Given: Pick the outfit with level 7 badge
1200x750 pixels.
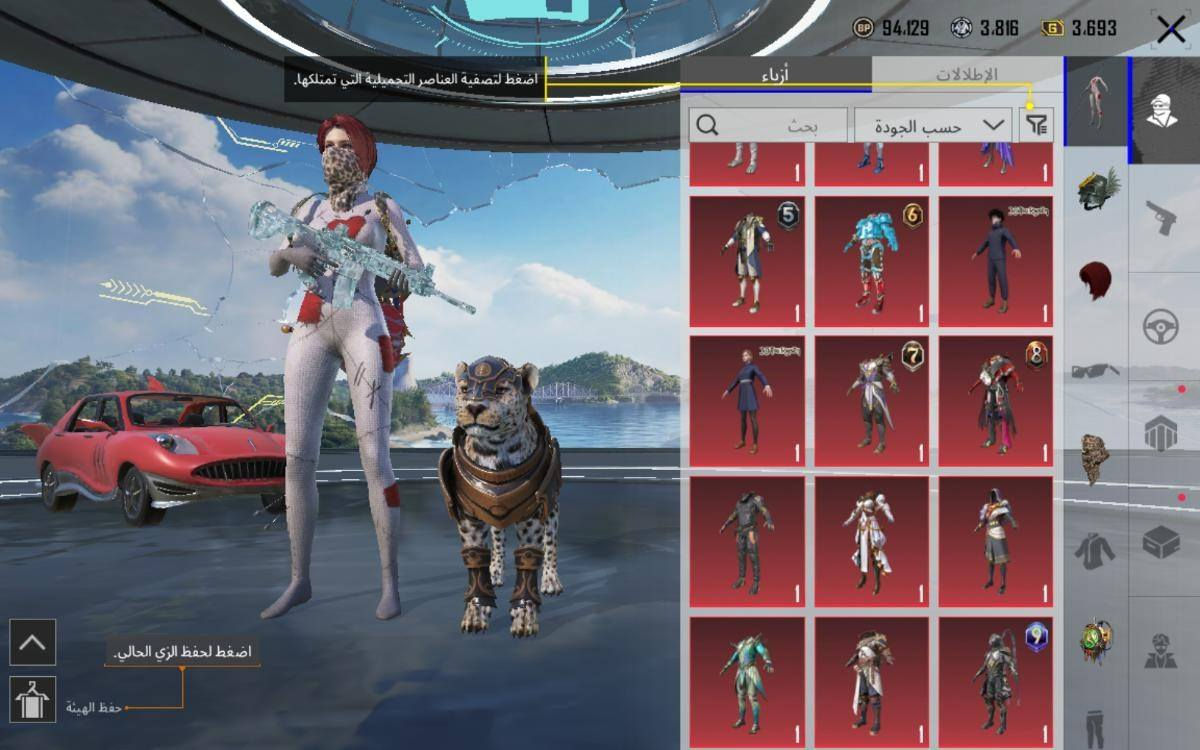Looking at the screenshot, I should pos(871,402).
